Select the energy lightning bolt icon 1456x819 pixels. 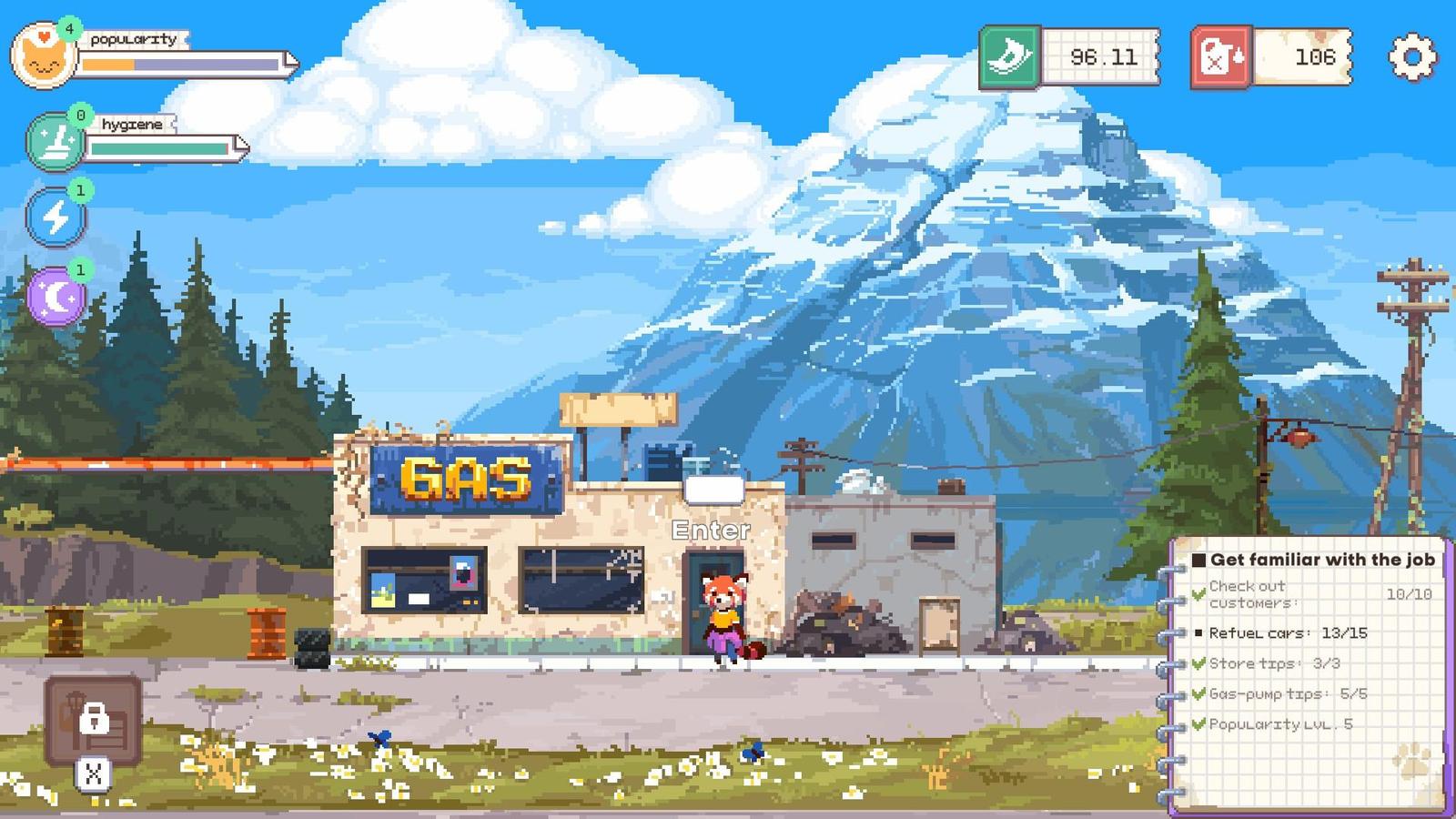coord(56,217)
